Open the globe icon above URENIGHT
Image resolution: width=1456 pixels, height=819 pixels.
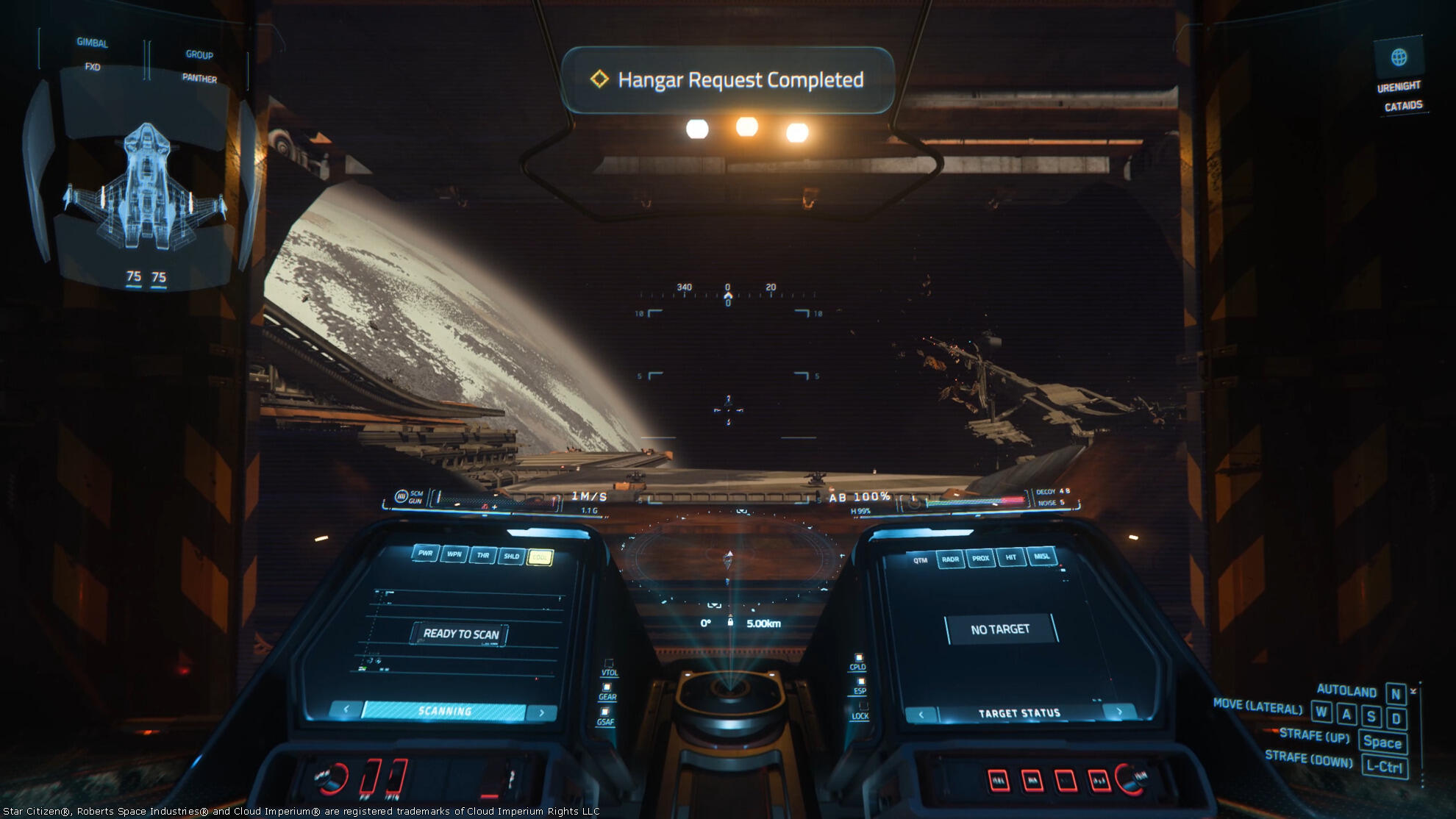(1399, 57)
